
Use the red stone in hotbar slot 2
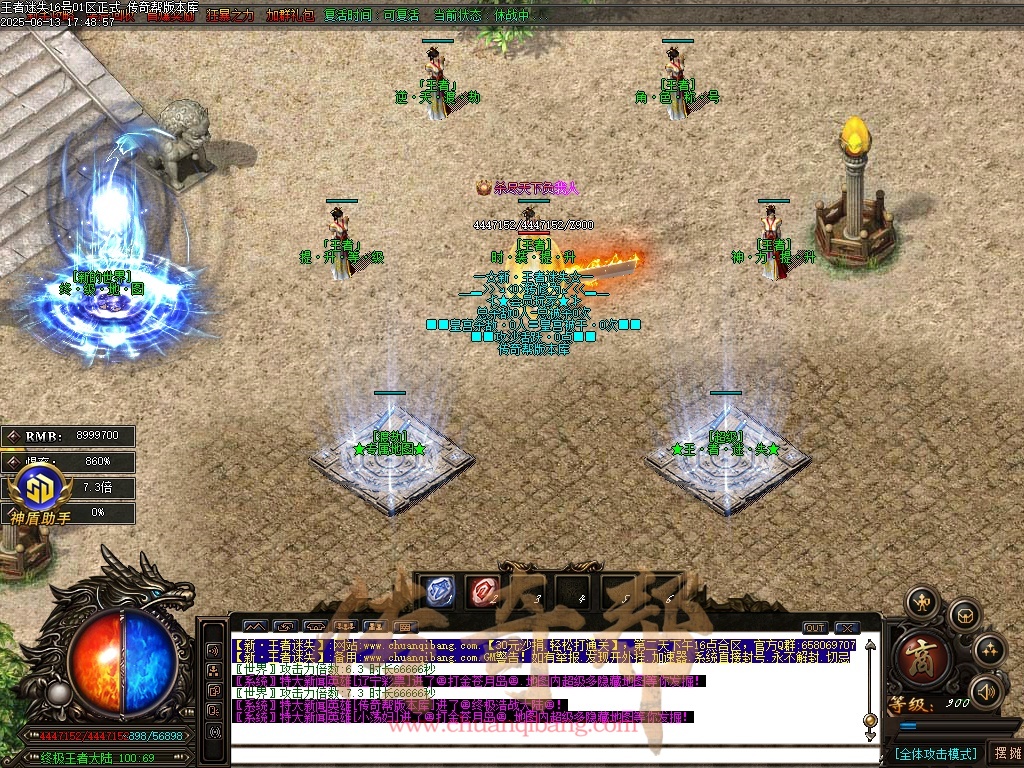(x=484, y=591)
